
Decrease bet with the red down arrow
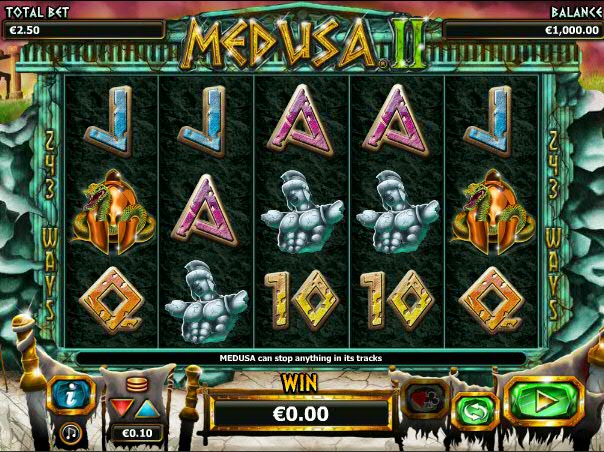122,407
